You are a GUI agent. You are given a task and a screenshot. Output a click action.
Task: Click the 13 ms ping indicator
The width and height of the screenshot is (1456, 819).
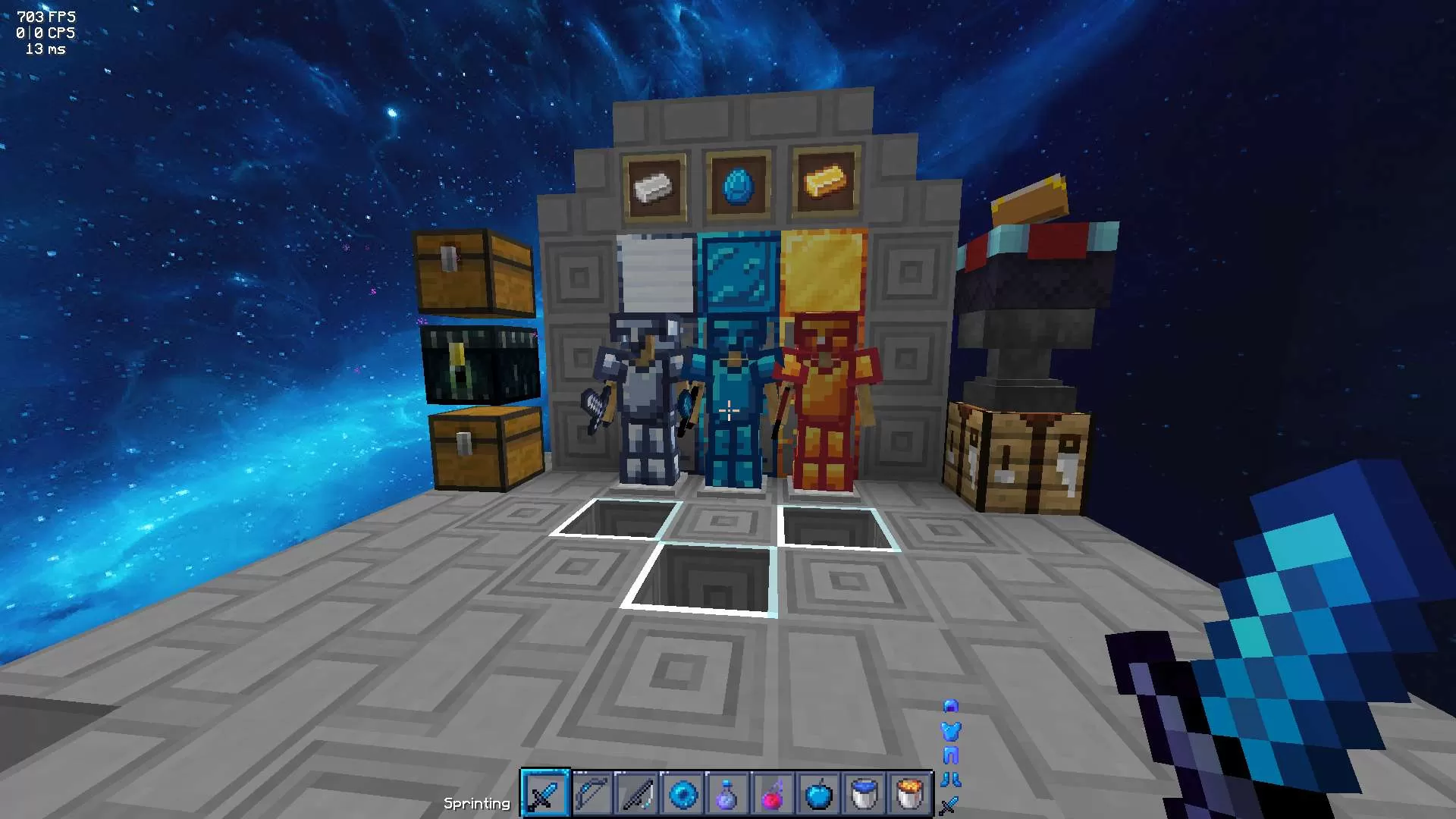click(45, 49)
